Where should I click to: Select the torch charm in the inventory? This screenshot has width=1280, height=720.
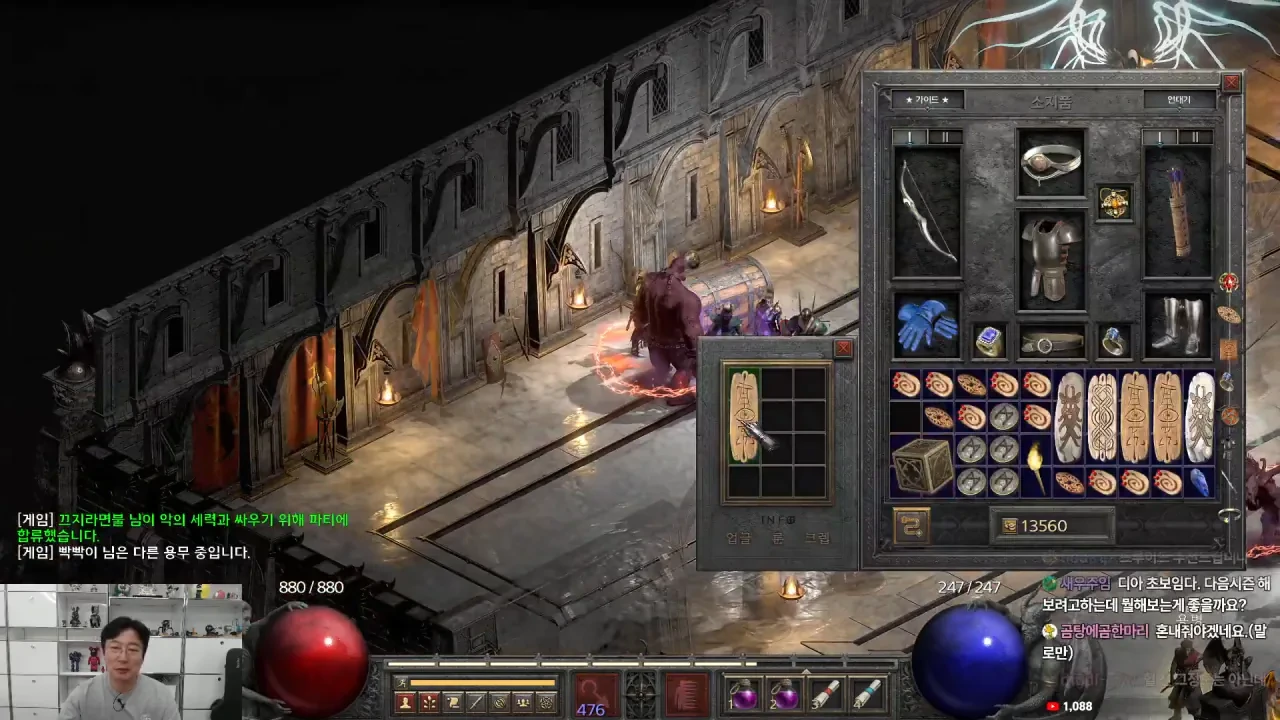[x=1036, y=465]
